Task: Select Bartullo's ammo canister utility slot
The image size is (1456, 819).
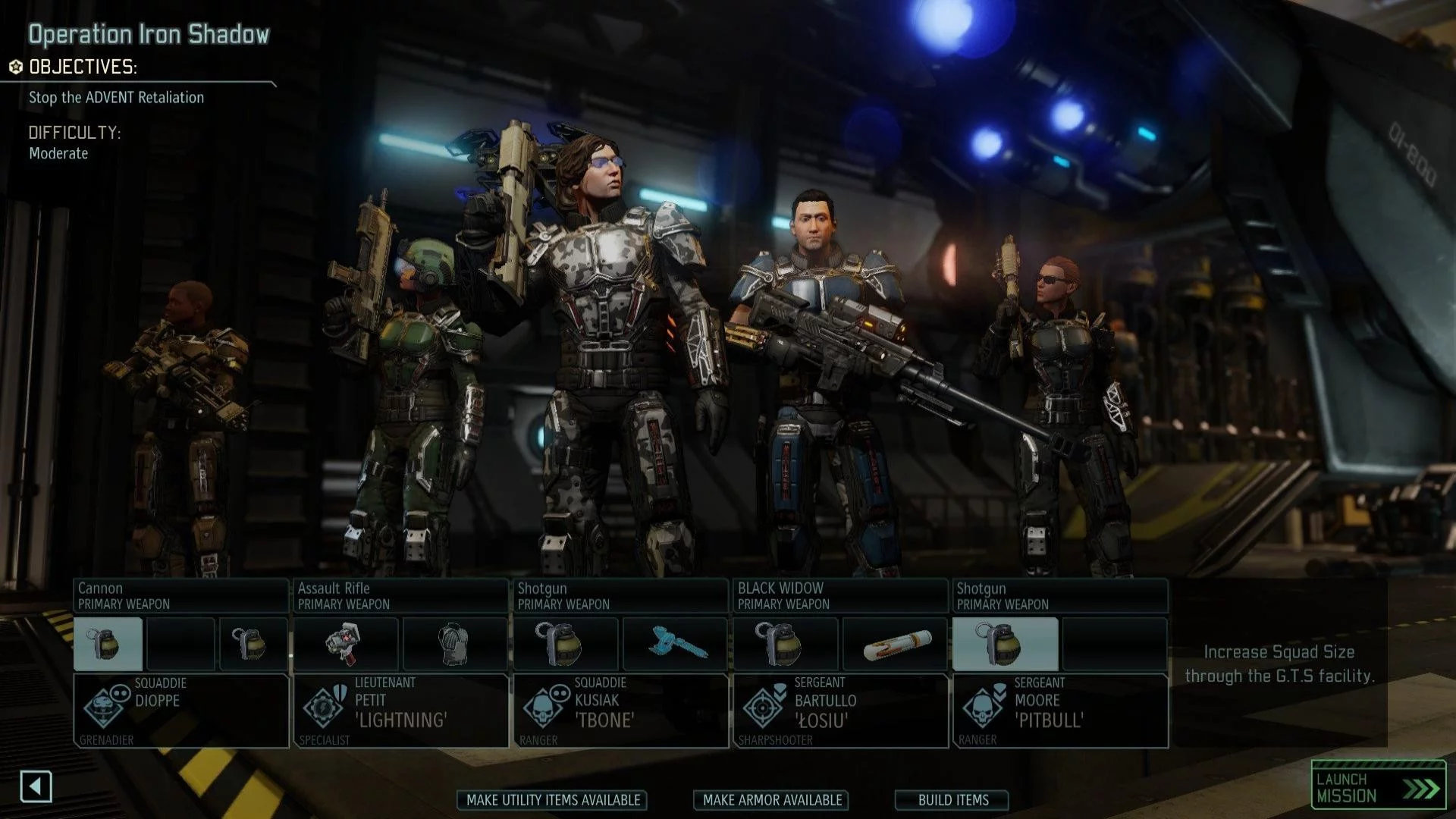Action: pos(895,644)
